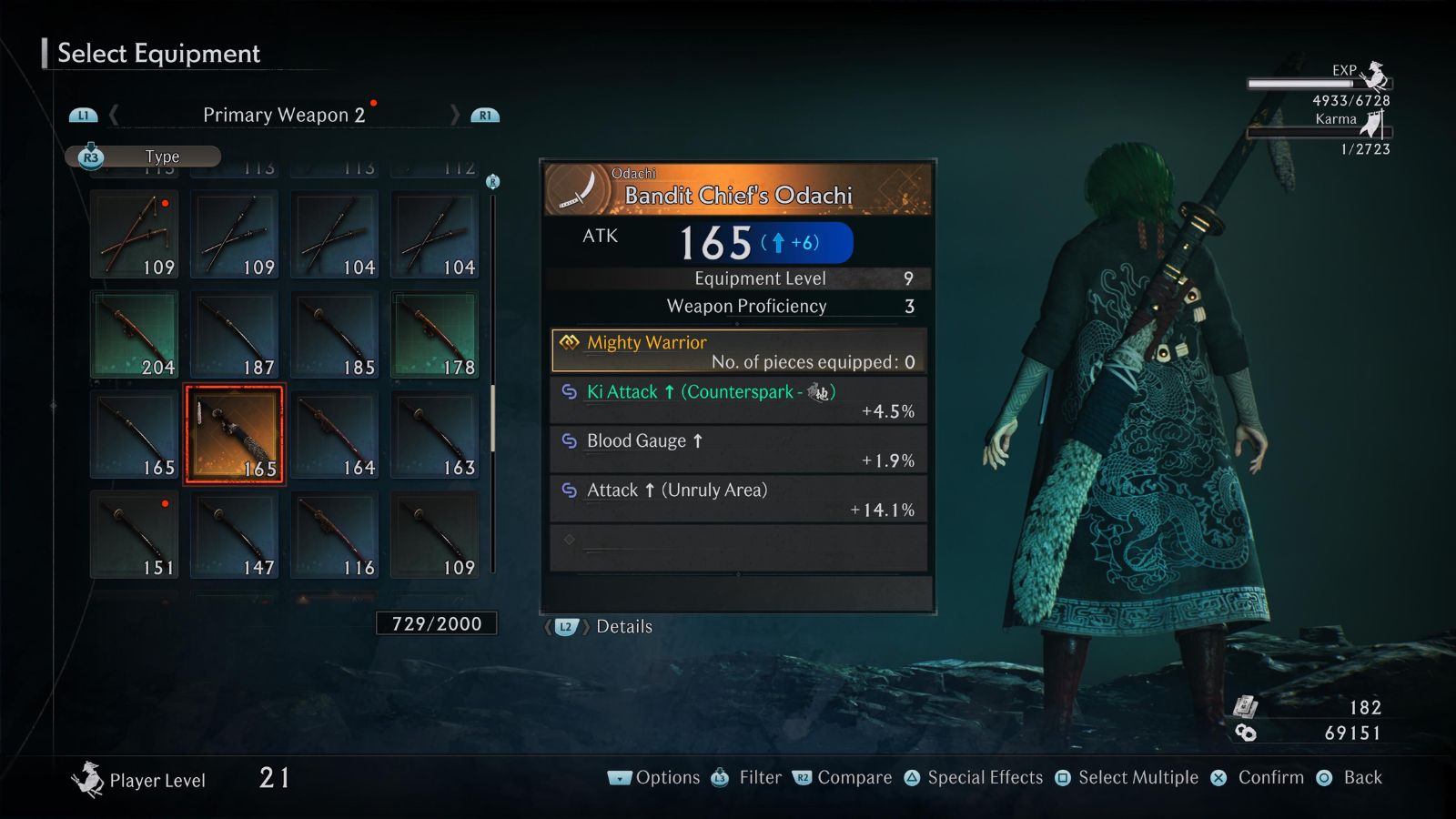
Task: Open the Type sort selector
Action: point(144,157)
